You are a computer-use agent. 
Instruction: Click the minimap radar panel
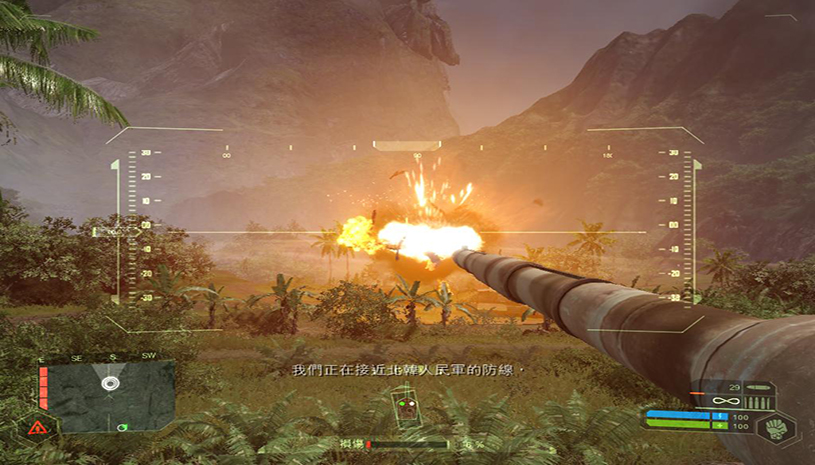112,396
